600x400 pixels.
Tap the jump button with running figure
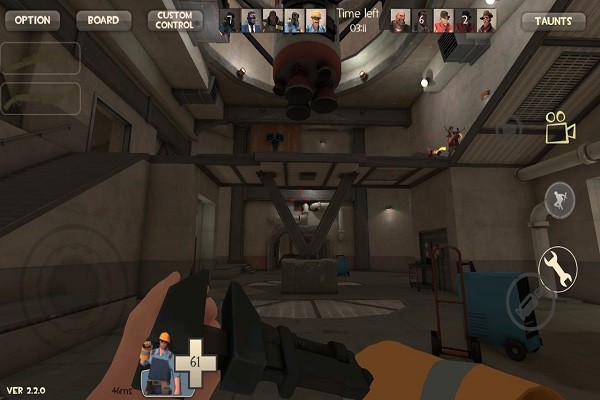(560, 201)
